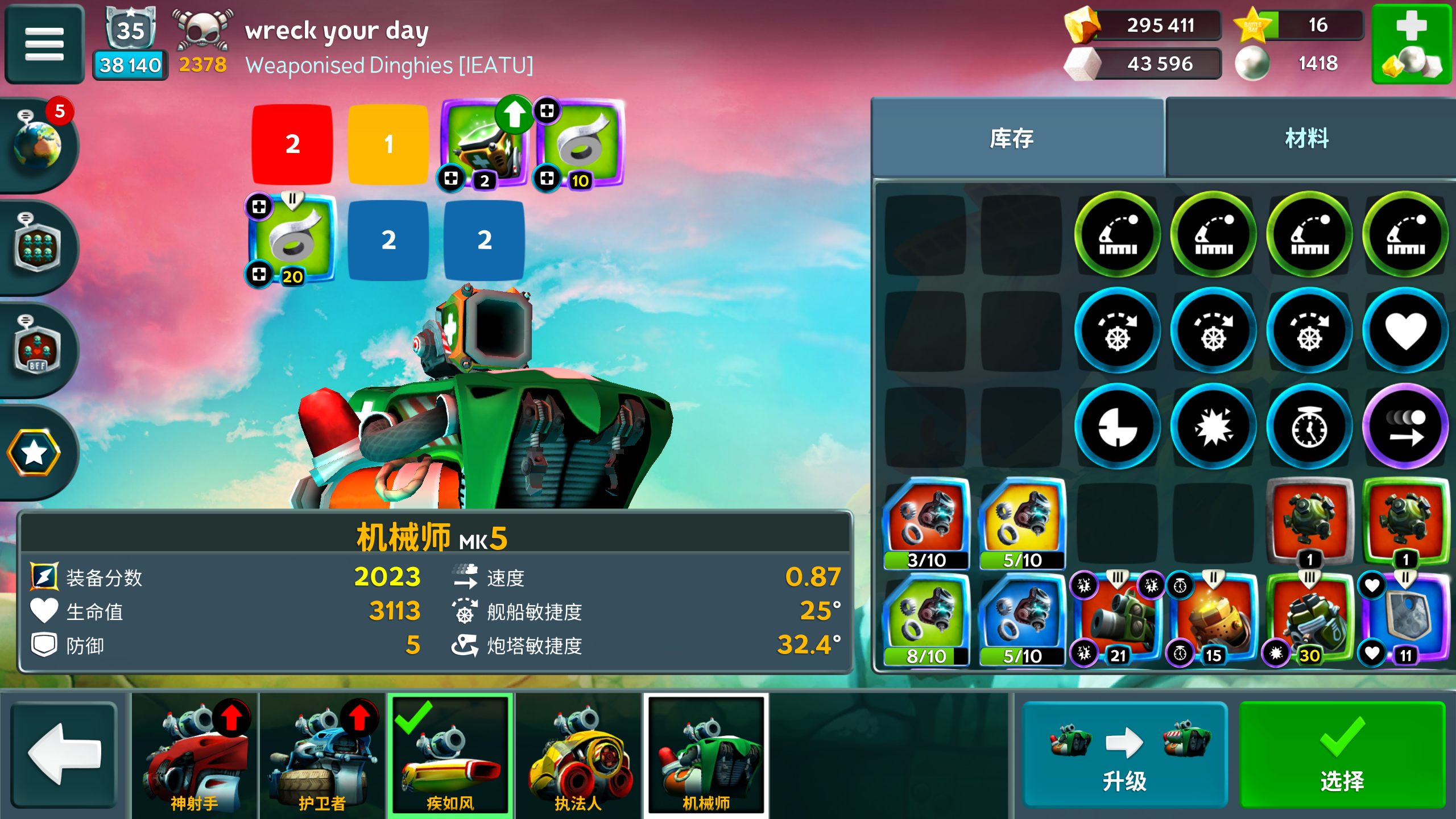Open the star badge side icon

[34, 453]
